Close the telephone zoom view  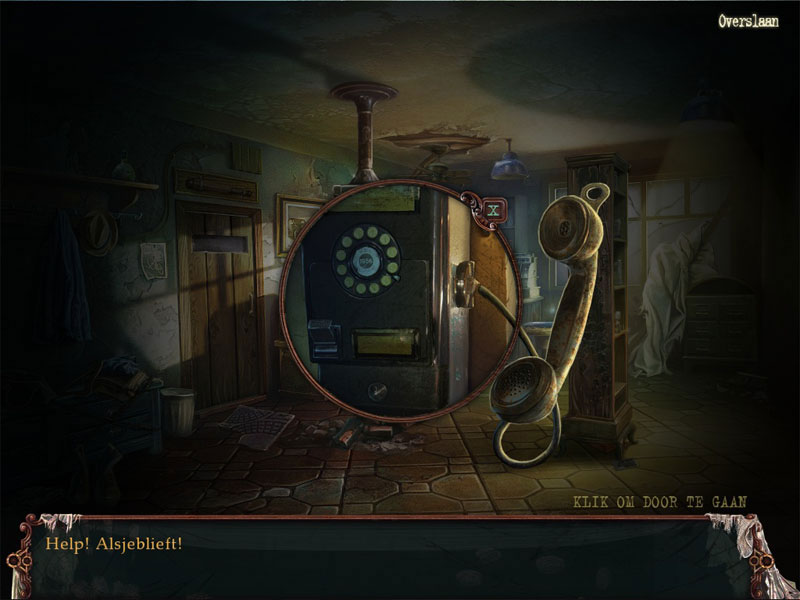(491, 210)
